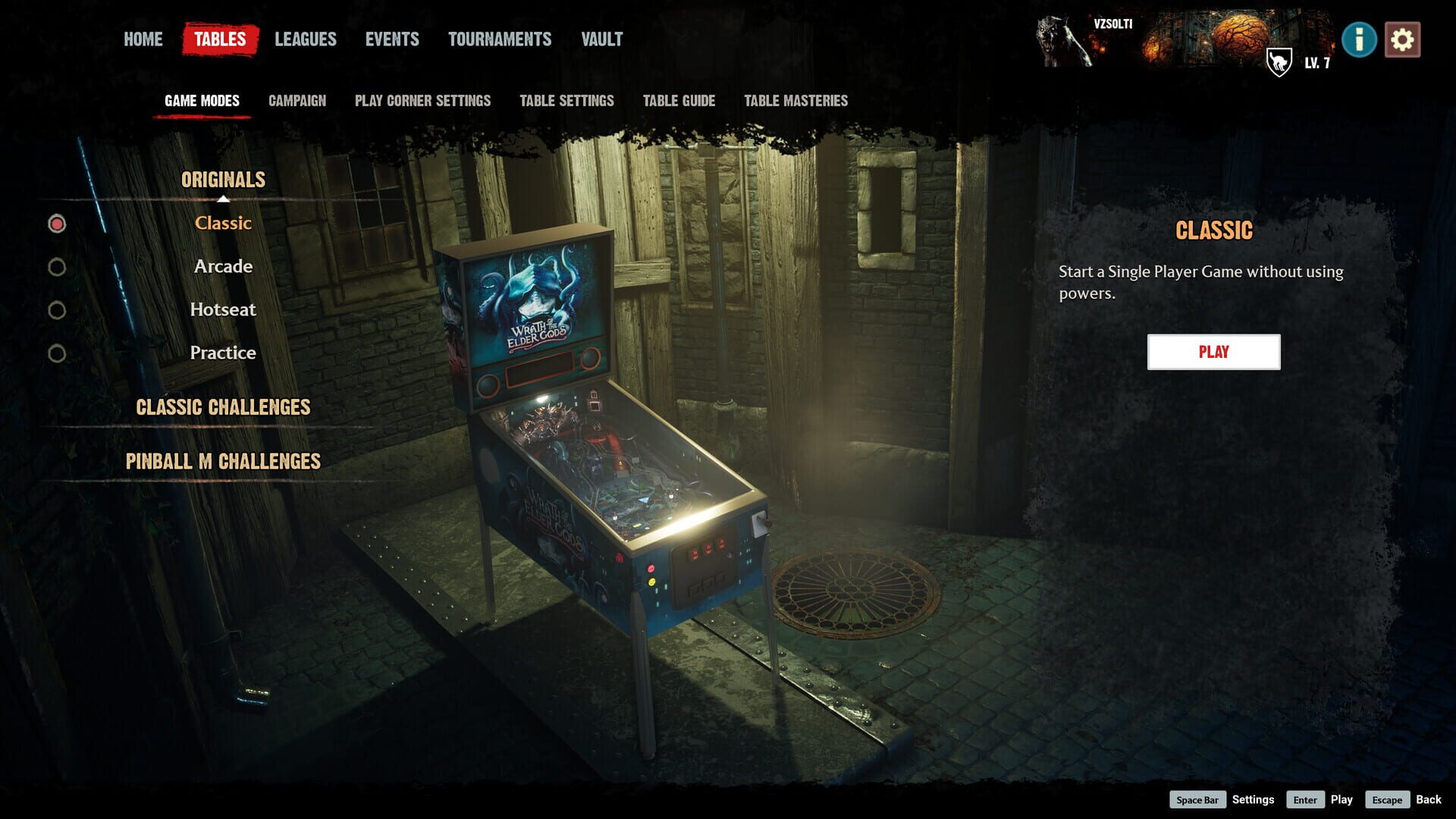Open the info panel via the i icon
This screenshot has width=1456, height=819.
pyautogui.click(x=1360, y=39)
